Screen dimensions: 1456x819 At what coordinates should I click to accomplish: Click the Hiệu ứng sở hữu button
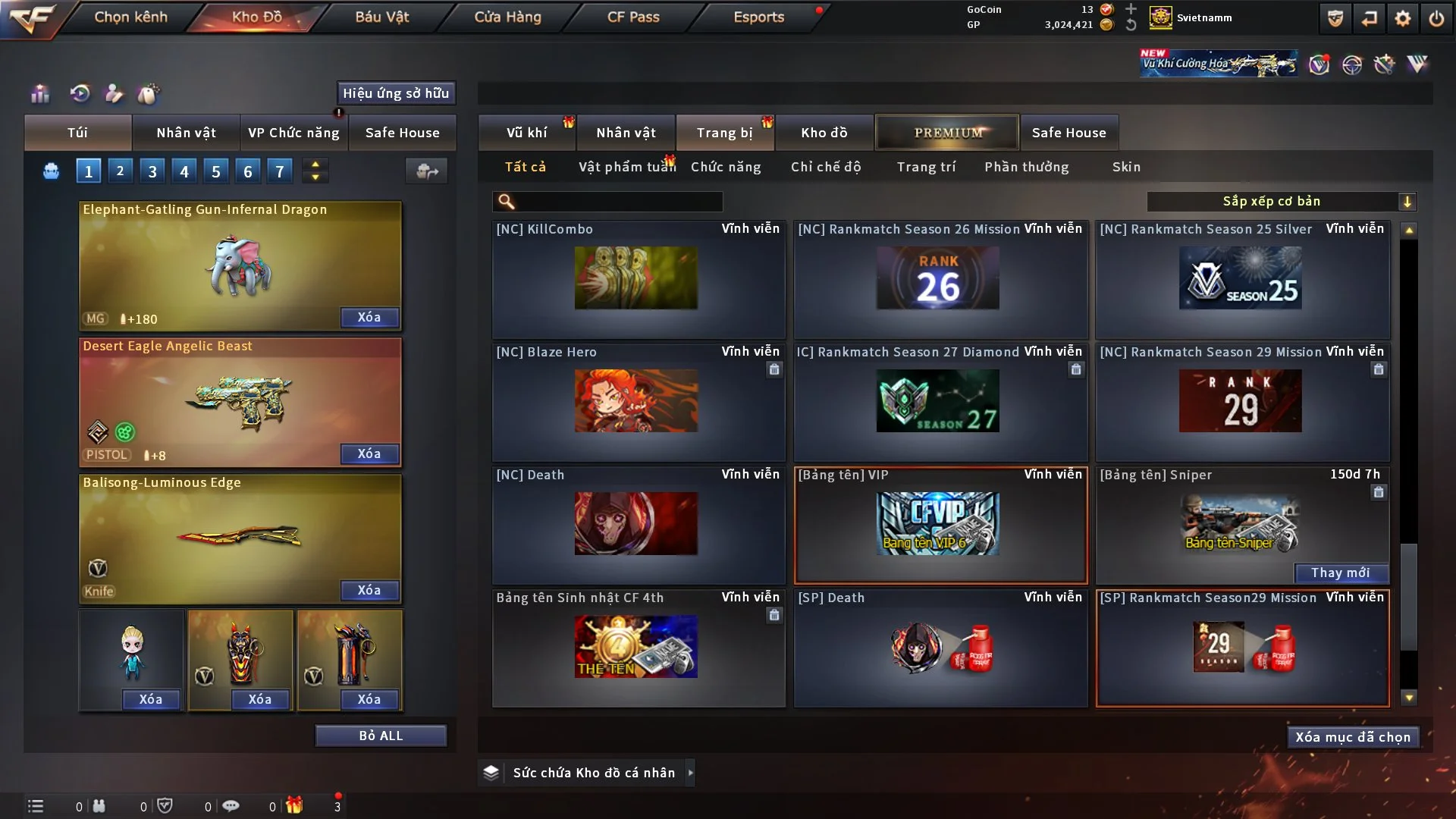pyautogui.click(x=396, y=93)
